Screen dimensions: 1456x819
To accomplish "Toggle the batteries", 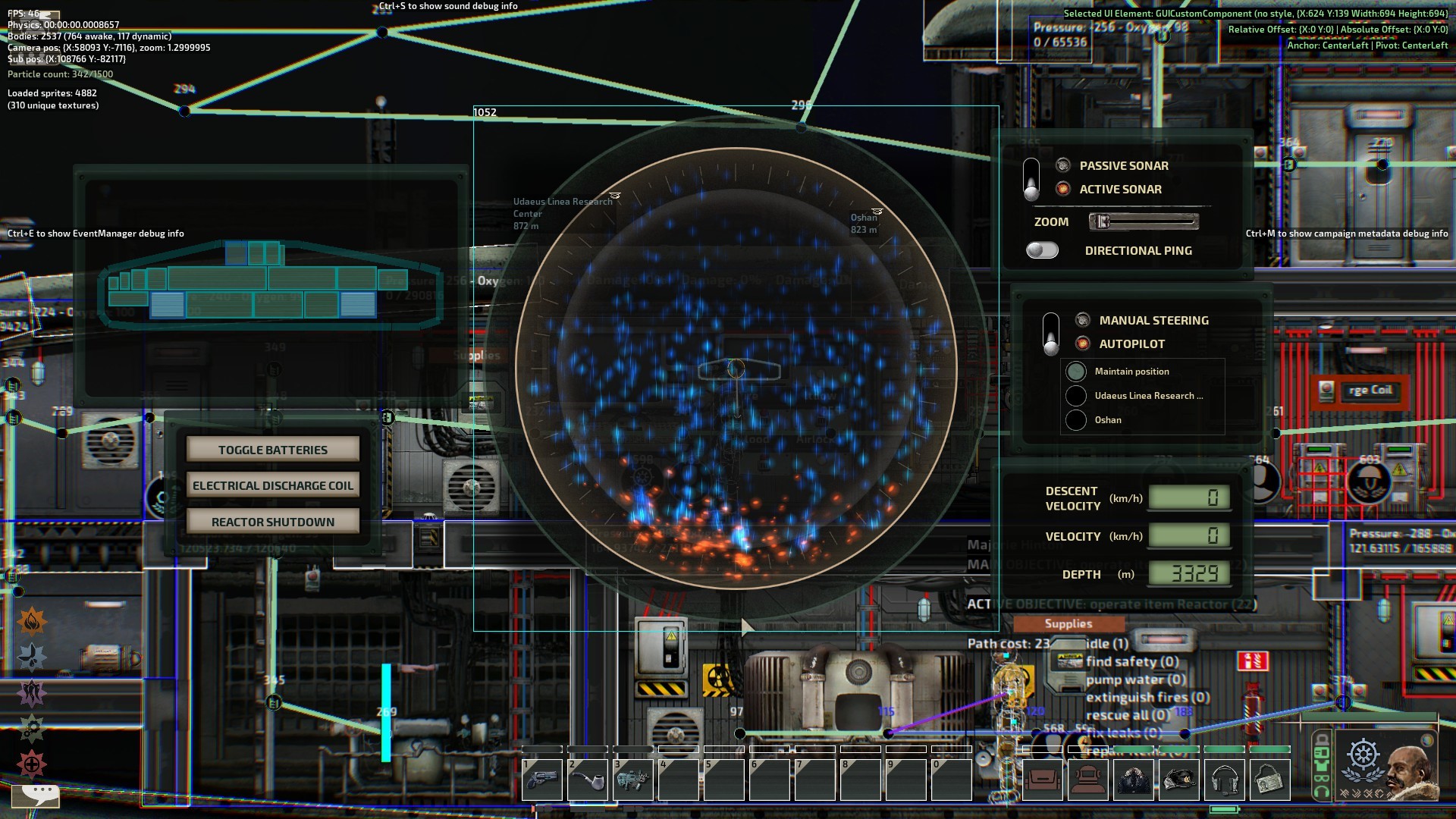I will pos(273,450).
